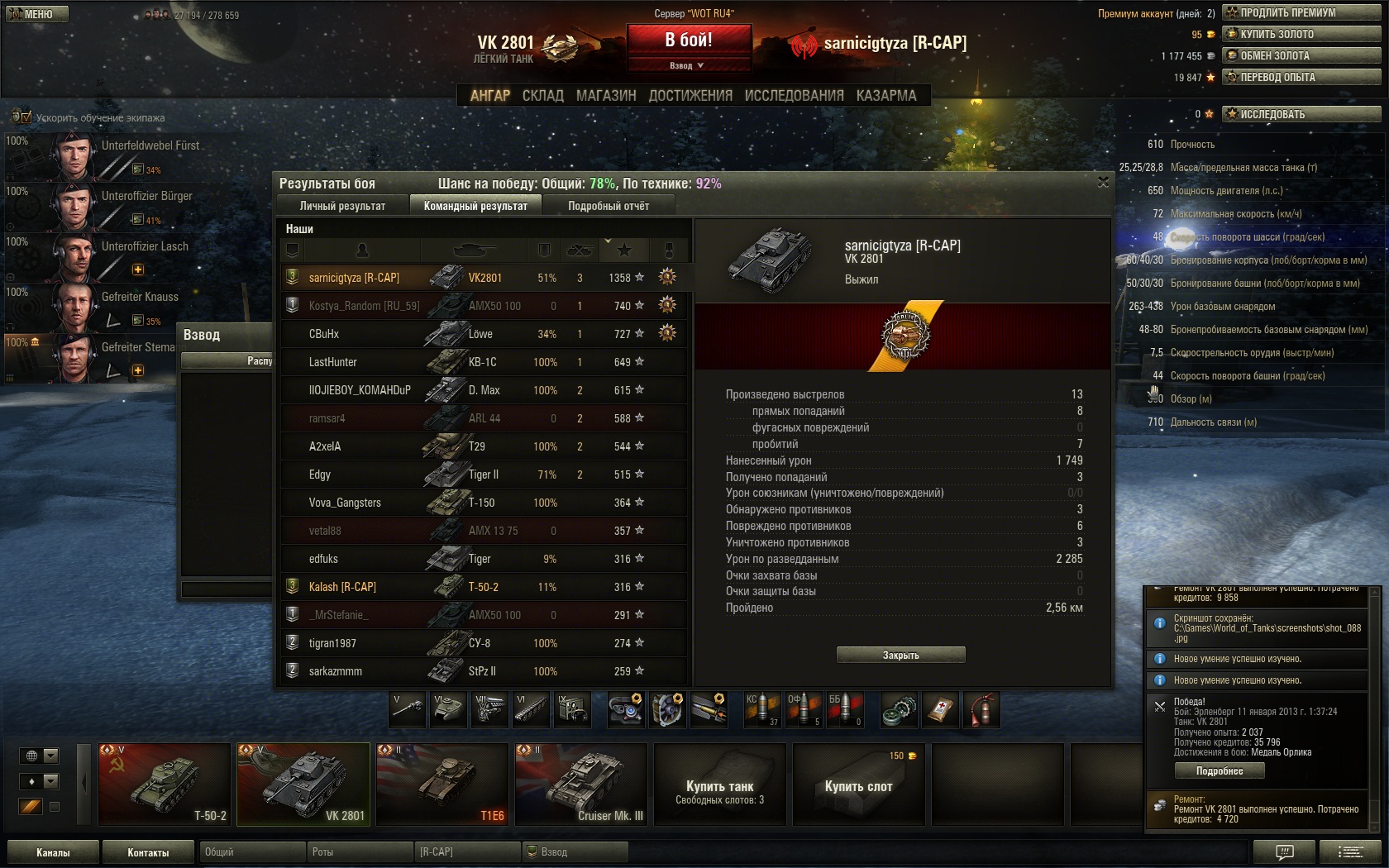Click the Купить танк slot
1389x868 pixels.
pyautogui.click(x=719, y=785)
